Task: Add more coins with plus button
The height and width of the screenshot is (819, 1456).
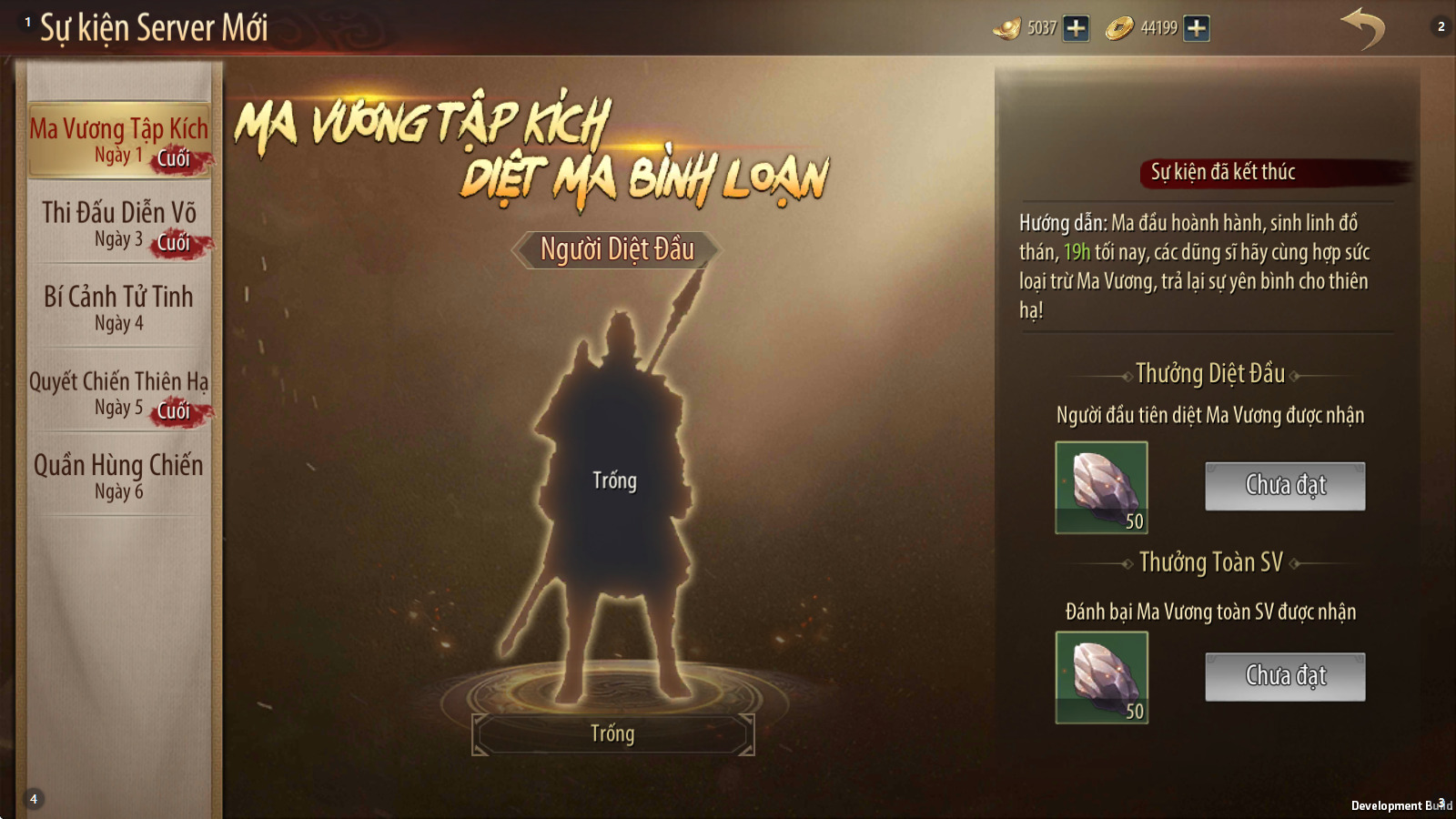Action: click(1197, 28)
